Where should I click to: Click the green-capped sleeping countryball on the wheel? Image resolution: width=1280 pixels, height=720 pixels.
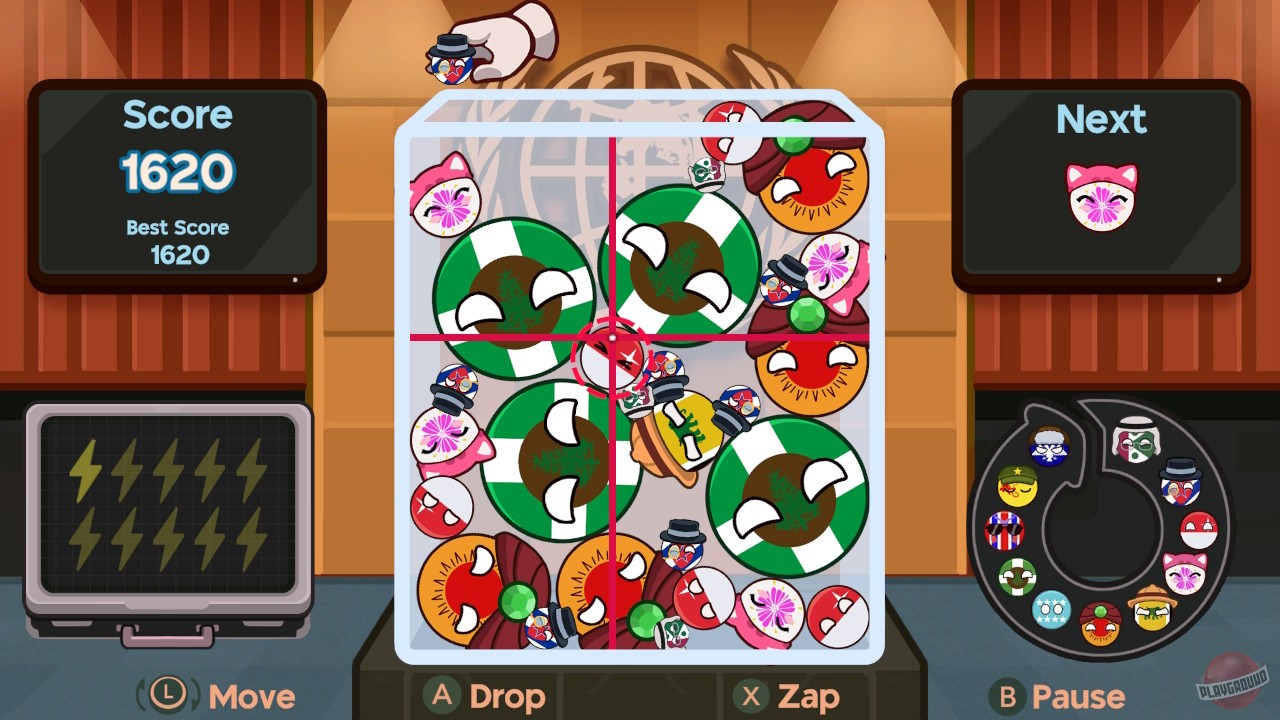click(1016, 486)
